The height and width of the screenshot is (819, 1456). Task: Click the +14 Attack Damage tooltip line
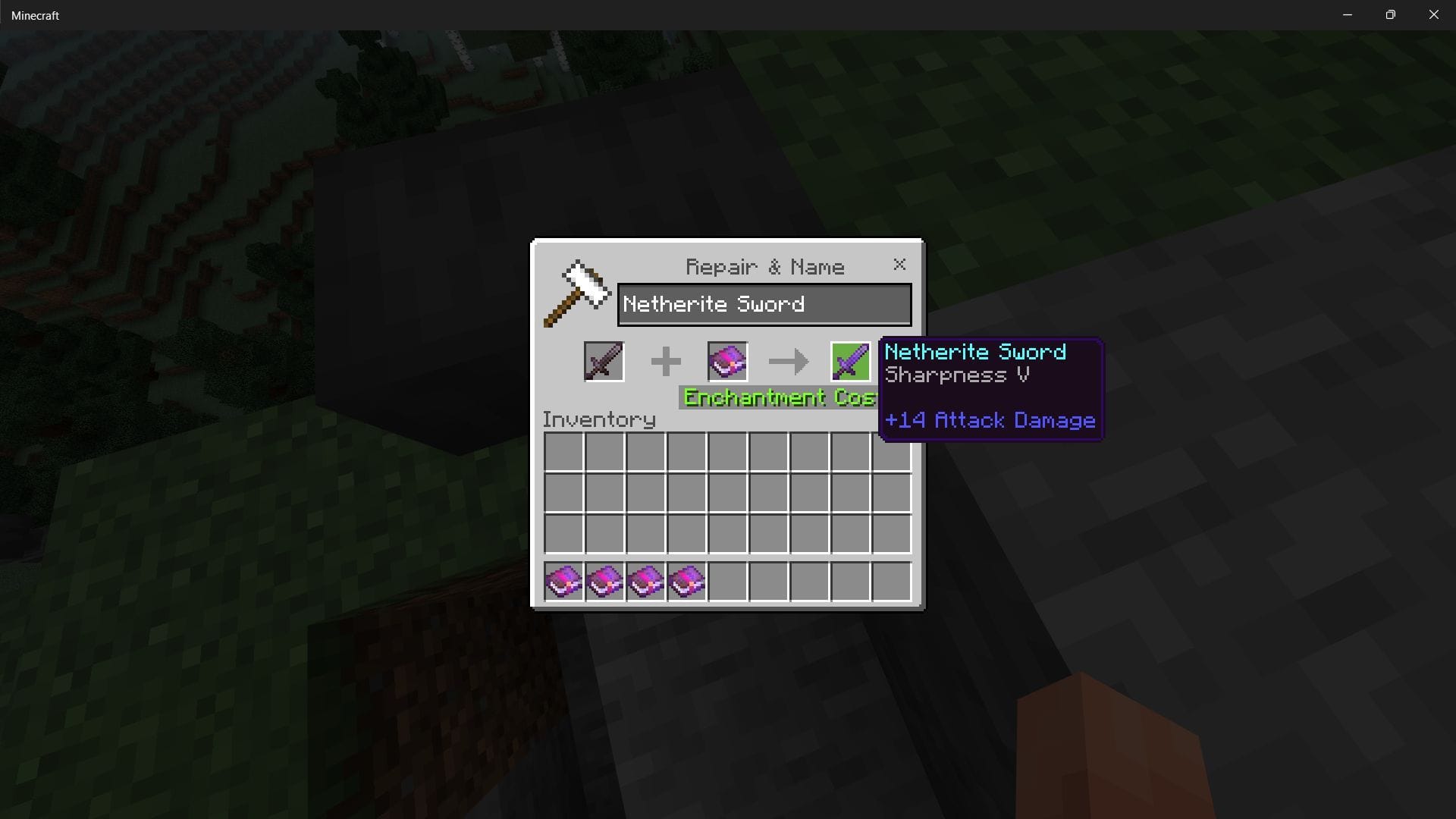click(990, 420)
